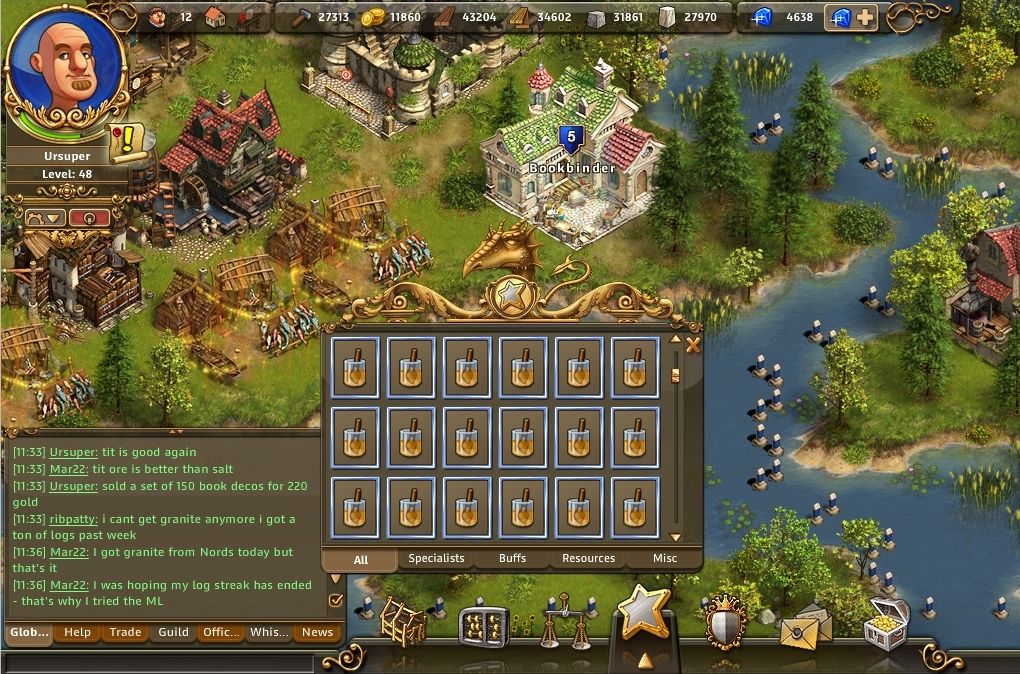
Task: Click the add gems plus button
Action: [x=865, y=17]
